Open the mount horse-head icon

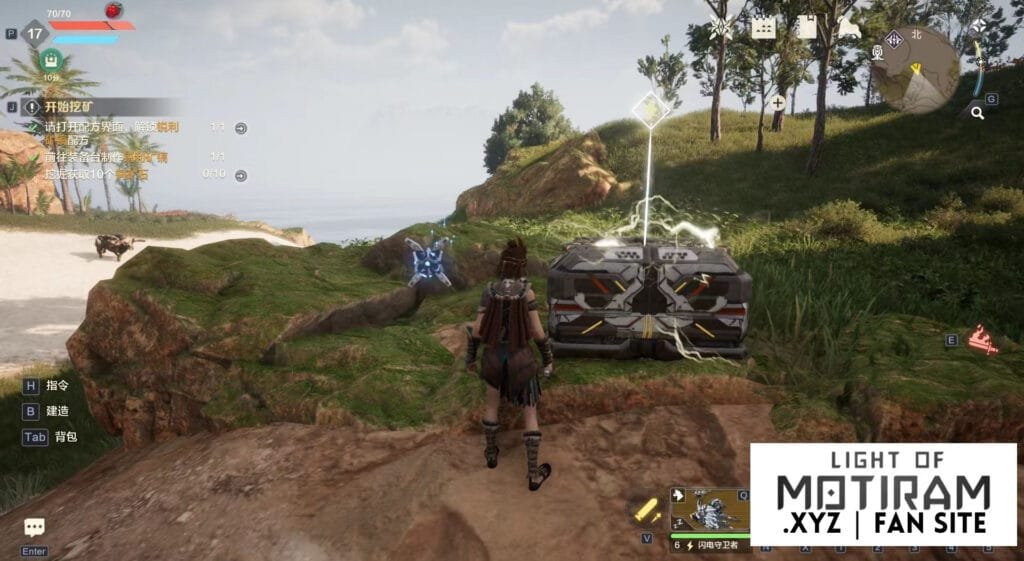[x=849, y=27]
